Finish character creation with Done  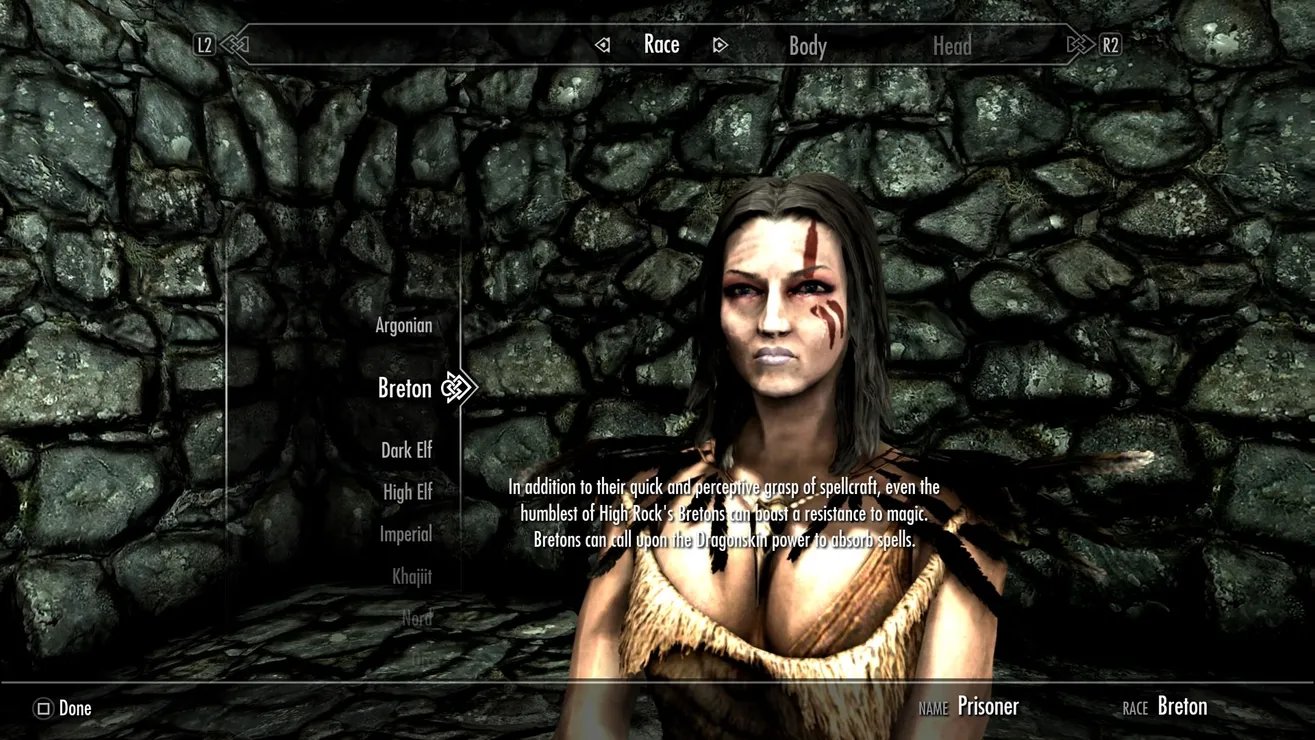point(64,709)
